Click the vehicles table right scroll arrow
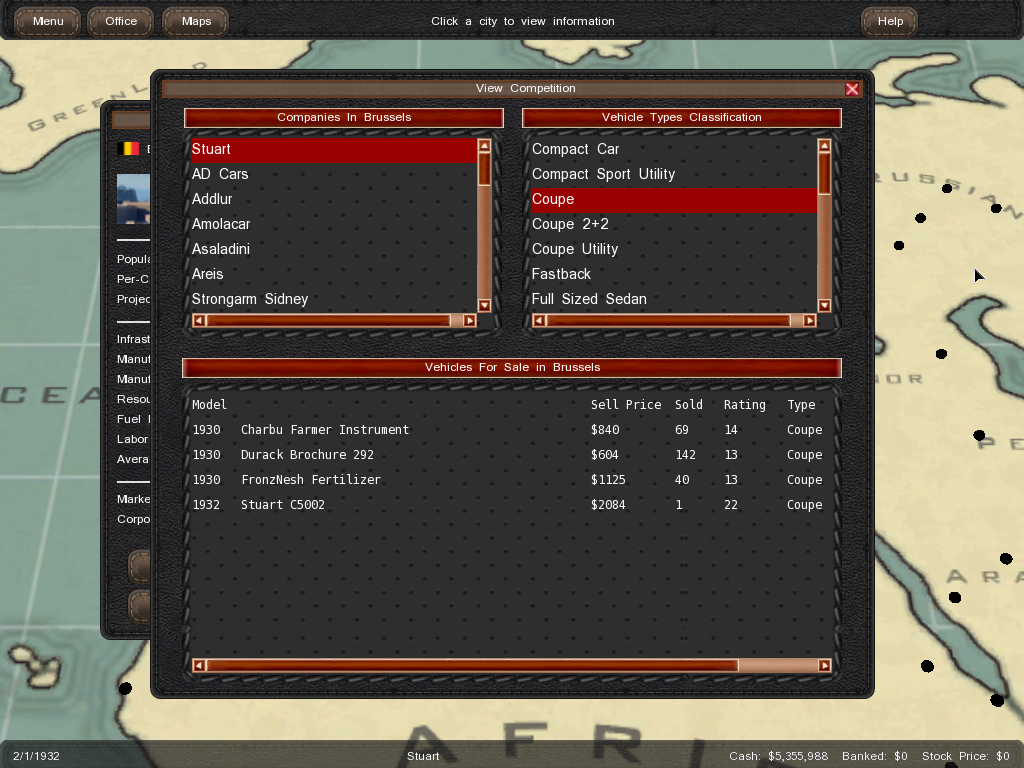 pos(824,666)
